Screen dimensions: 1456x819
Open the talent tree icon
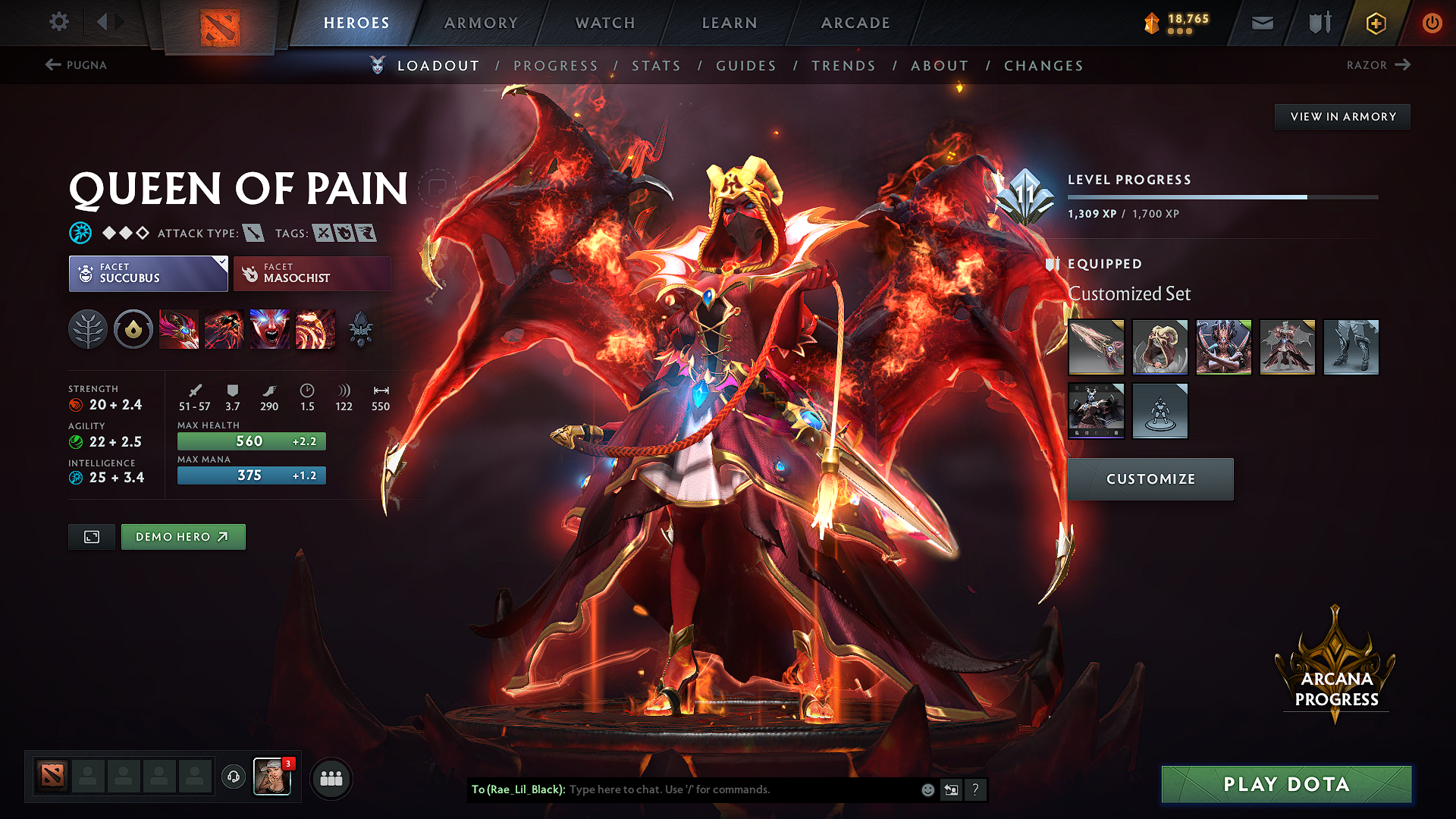pyautogui.click(x=88, y=328)
